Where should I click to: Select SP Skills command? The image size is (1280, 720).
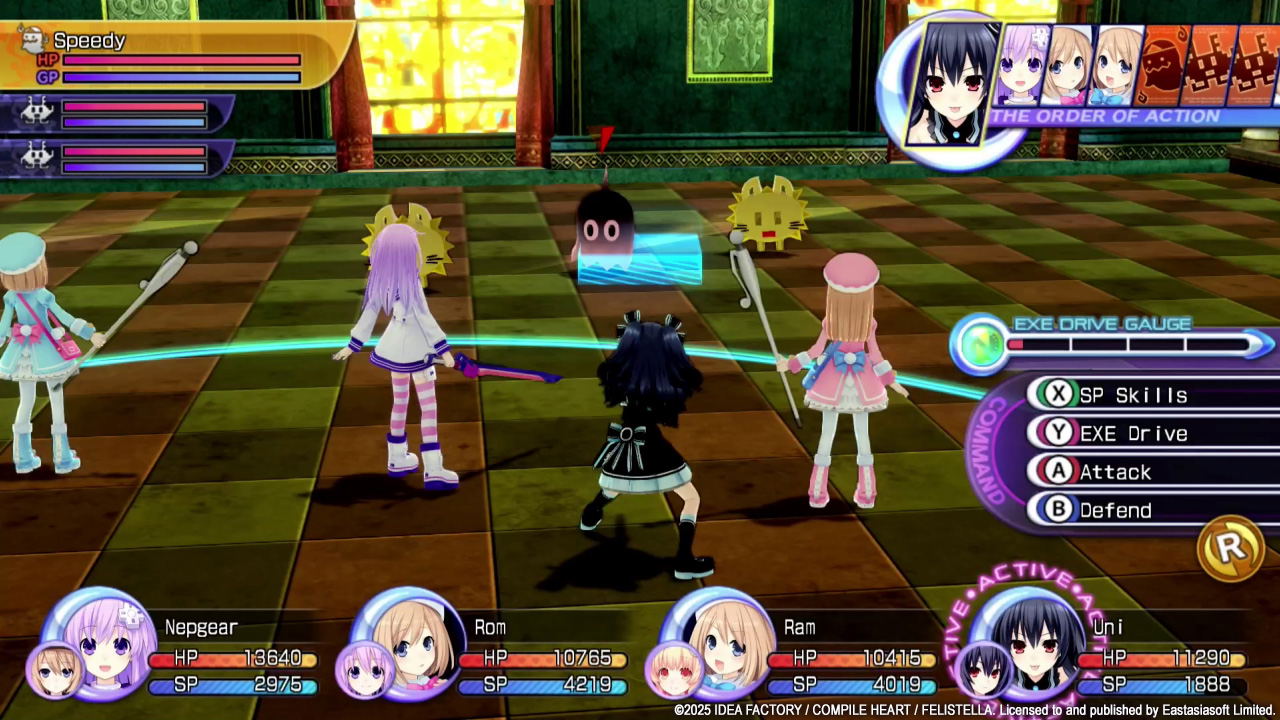pyautogui.click(x=1133, y=395)
